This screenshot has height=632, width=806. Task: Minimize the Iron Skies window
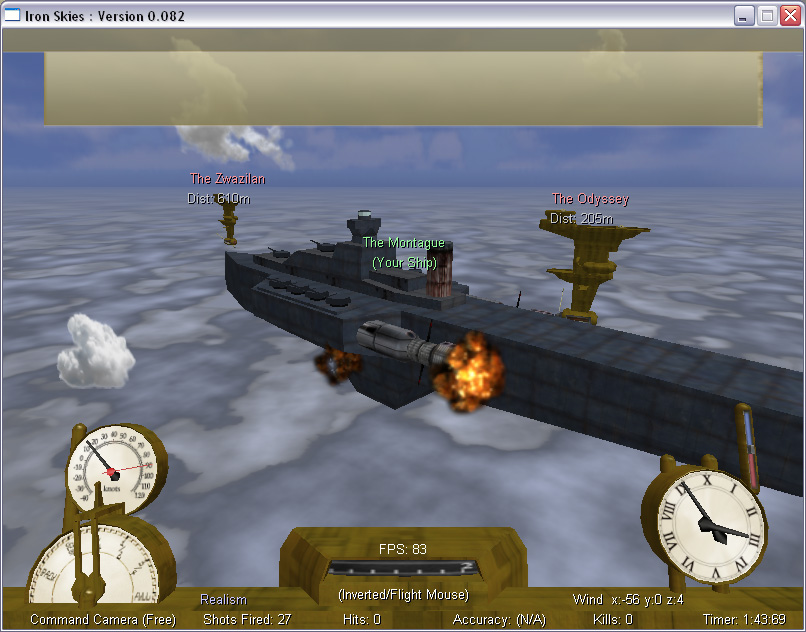coord(744,15)
